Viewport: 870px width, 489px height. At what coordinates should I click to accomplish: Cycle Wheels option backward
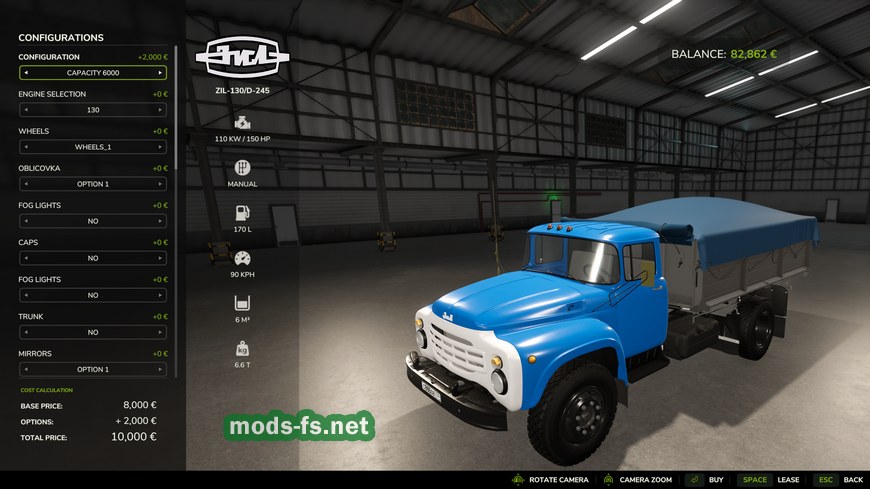pyautogui.click(x=26, y=147)
